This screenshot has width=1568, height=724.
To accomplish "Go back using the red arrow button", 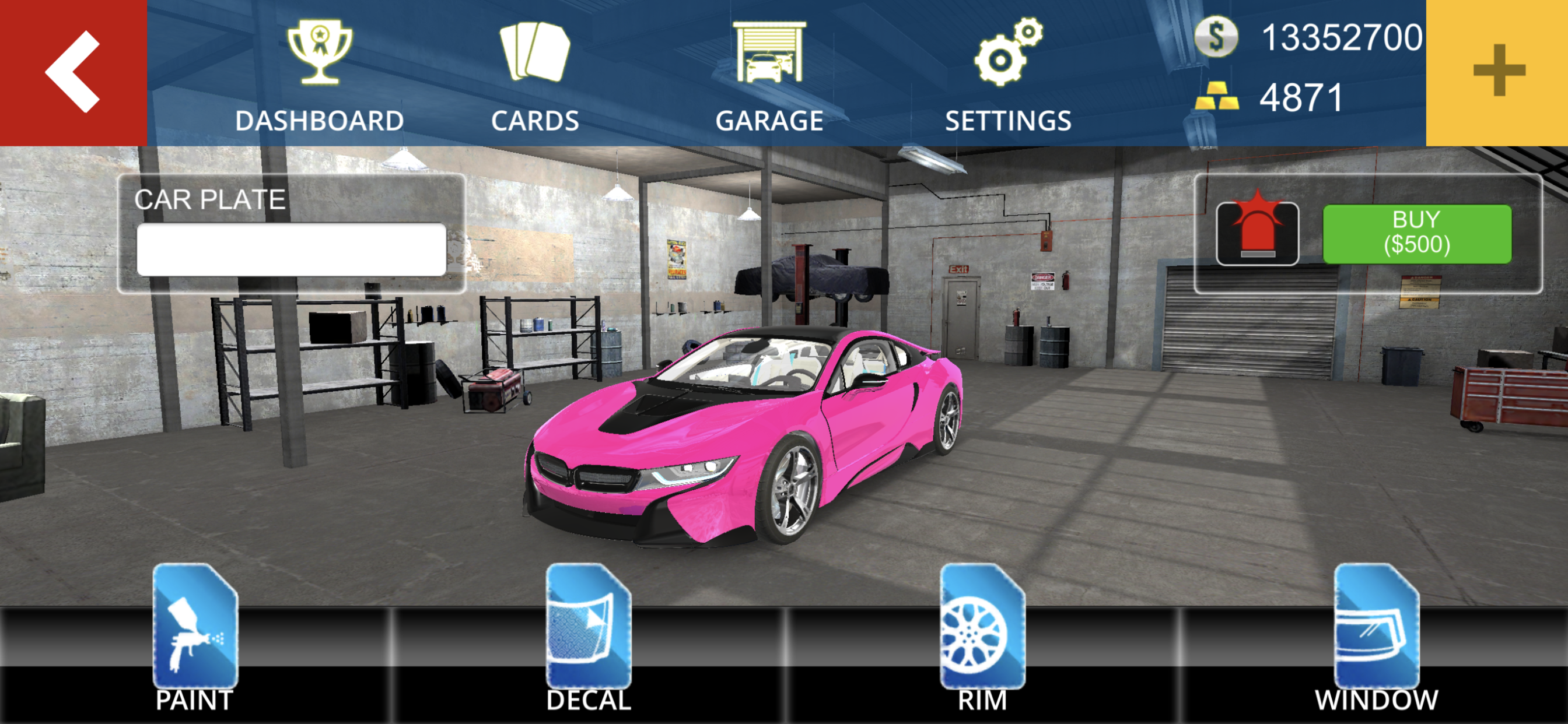I will (x=73, y=72).
